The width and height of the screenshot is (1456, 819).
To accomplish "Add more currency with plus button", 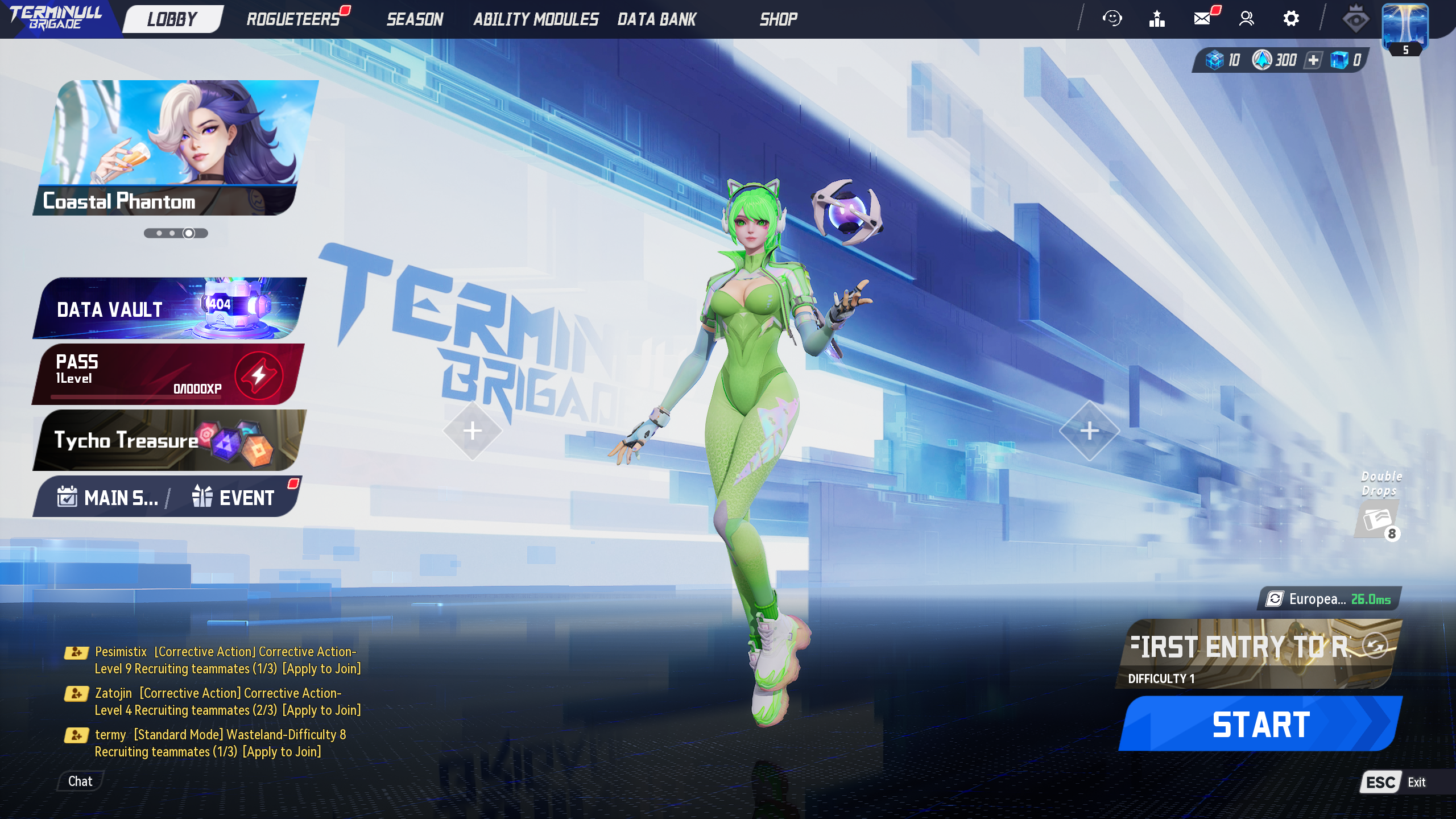I will (1313, 60).
